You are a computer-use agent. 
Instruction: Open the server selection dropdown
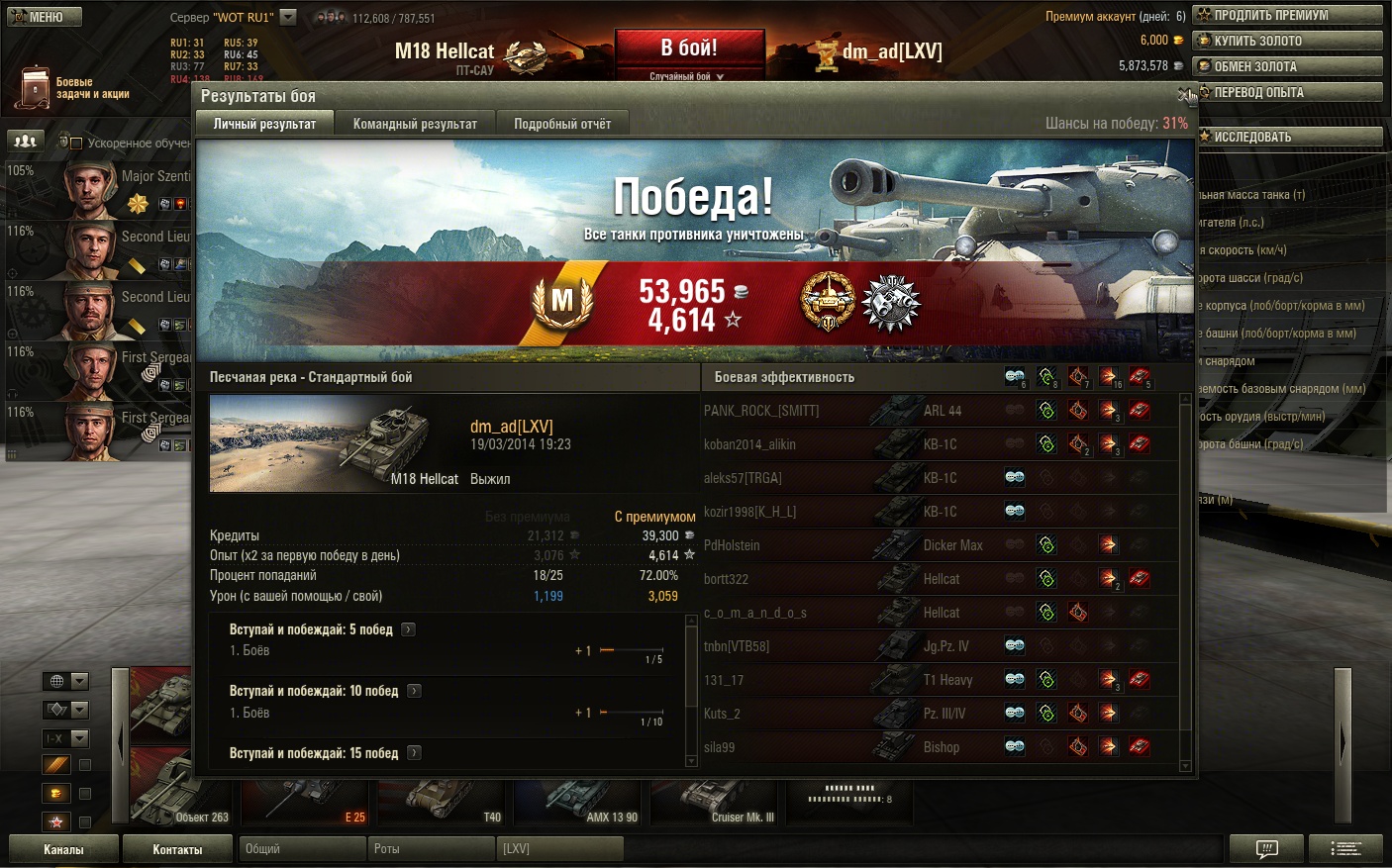(x=288, y=17)
